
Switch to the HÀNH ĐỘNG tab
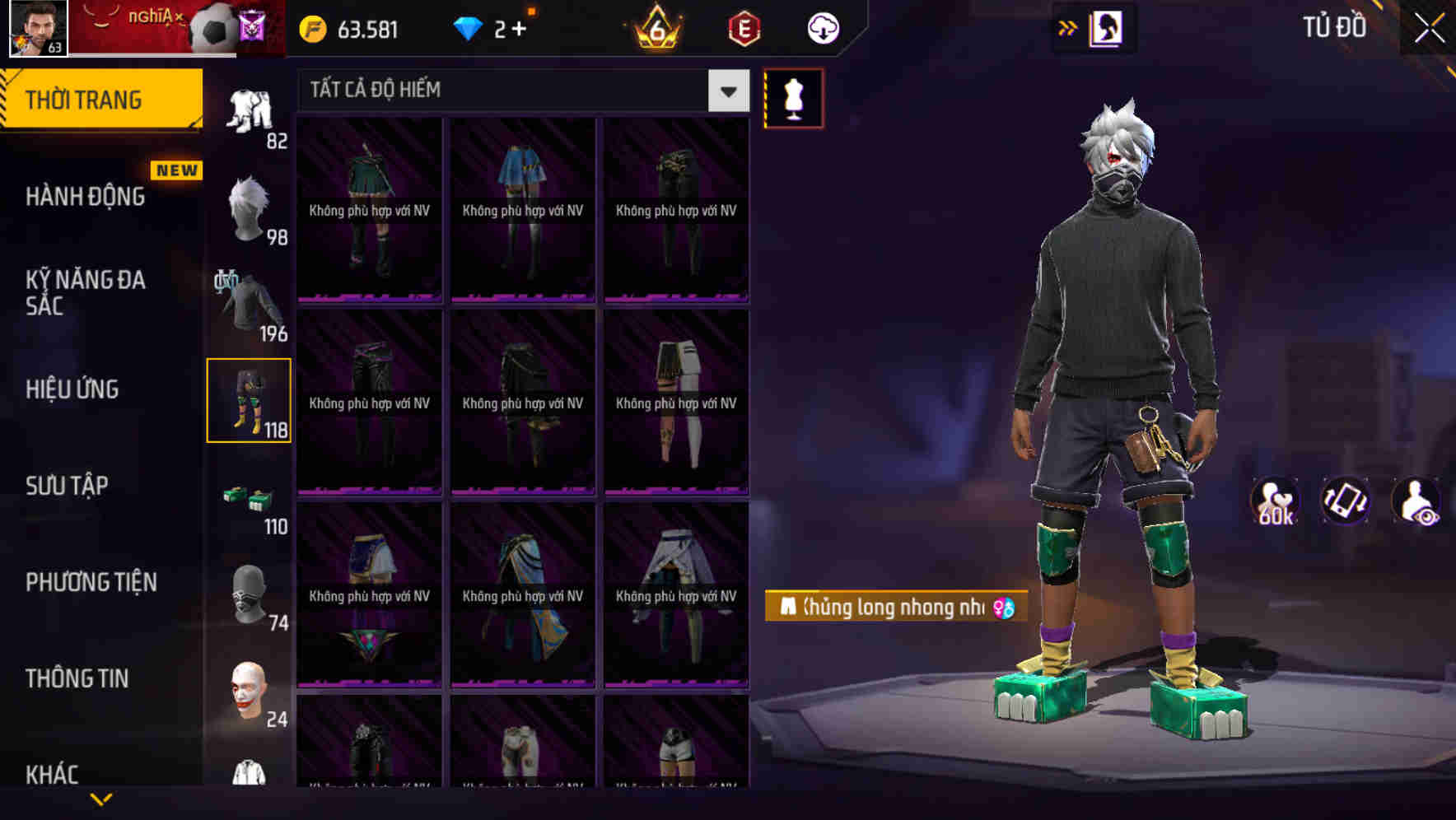point(85,196)
